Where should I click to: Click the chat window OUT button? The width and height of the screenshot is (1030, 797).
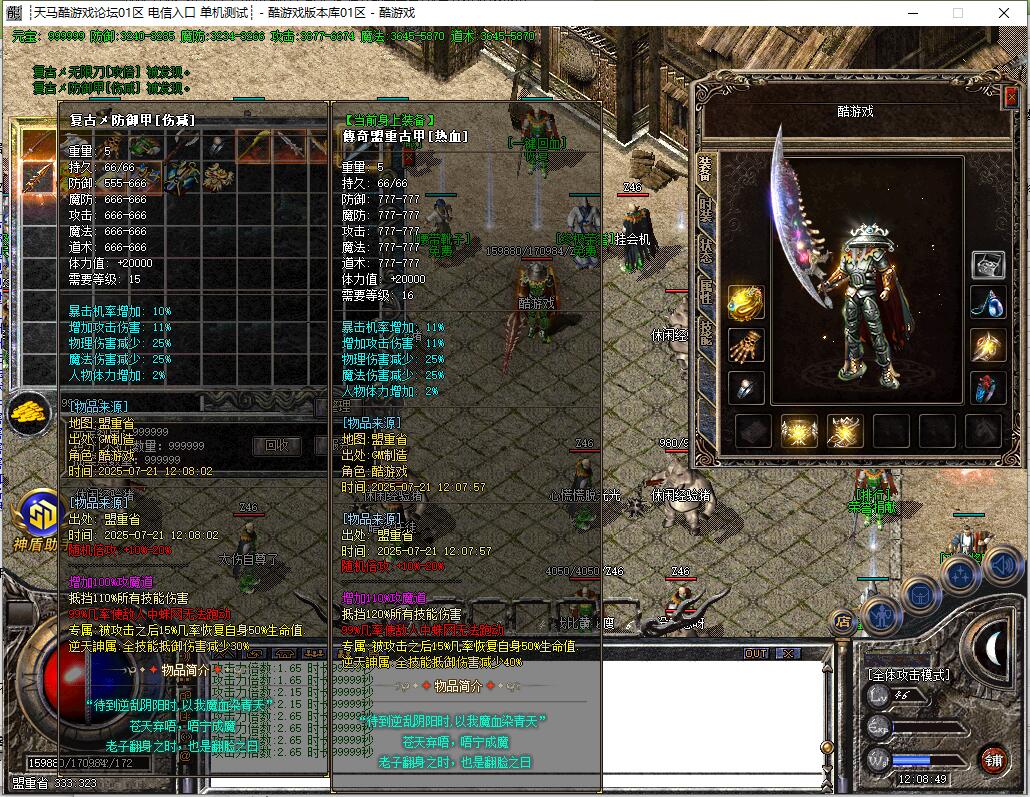tap(756, 653)
